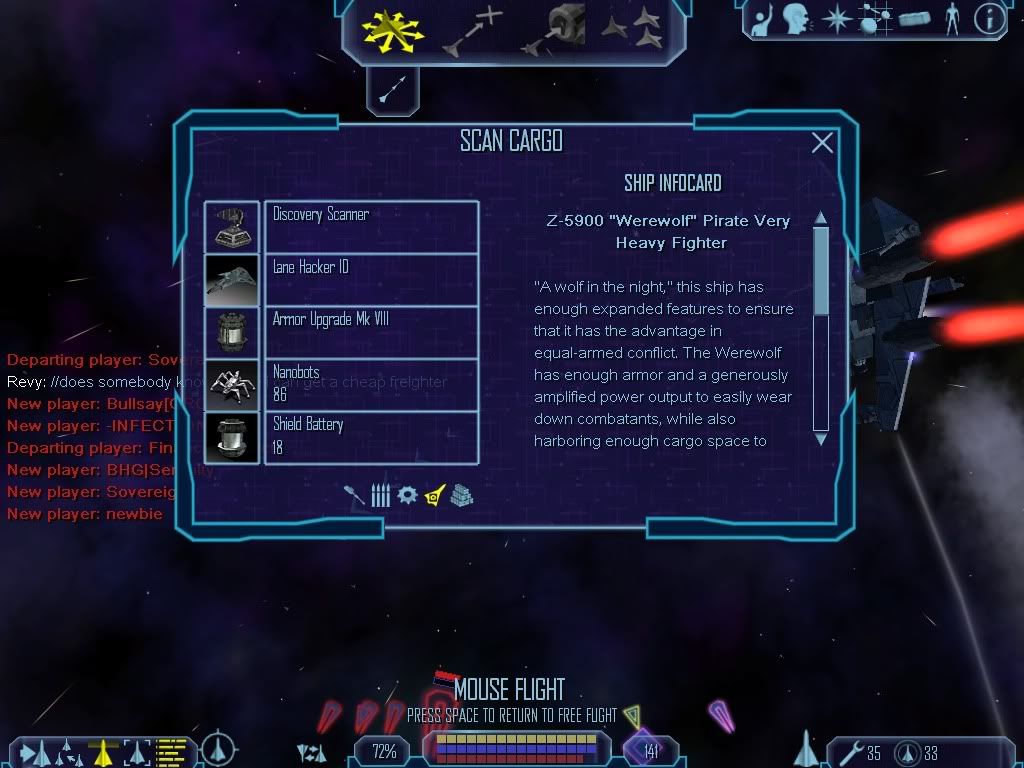Select the Nanobots cargo entry
The height and width of the screenshot is (768, 1024).
click(x=371, y=385)
